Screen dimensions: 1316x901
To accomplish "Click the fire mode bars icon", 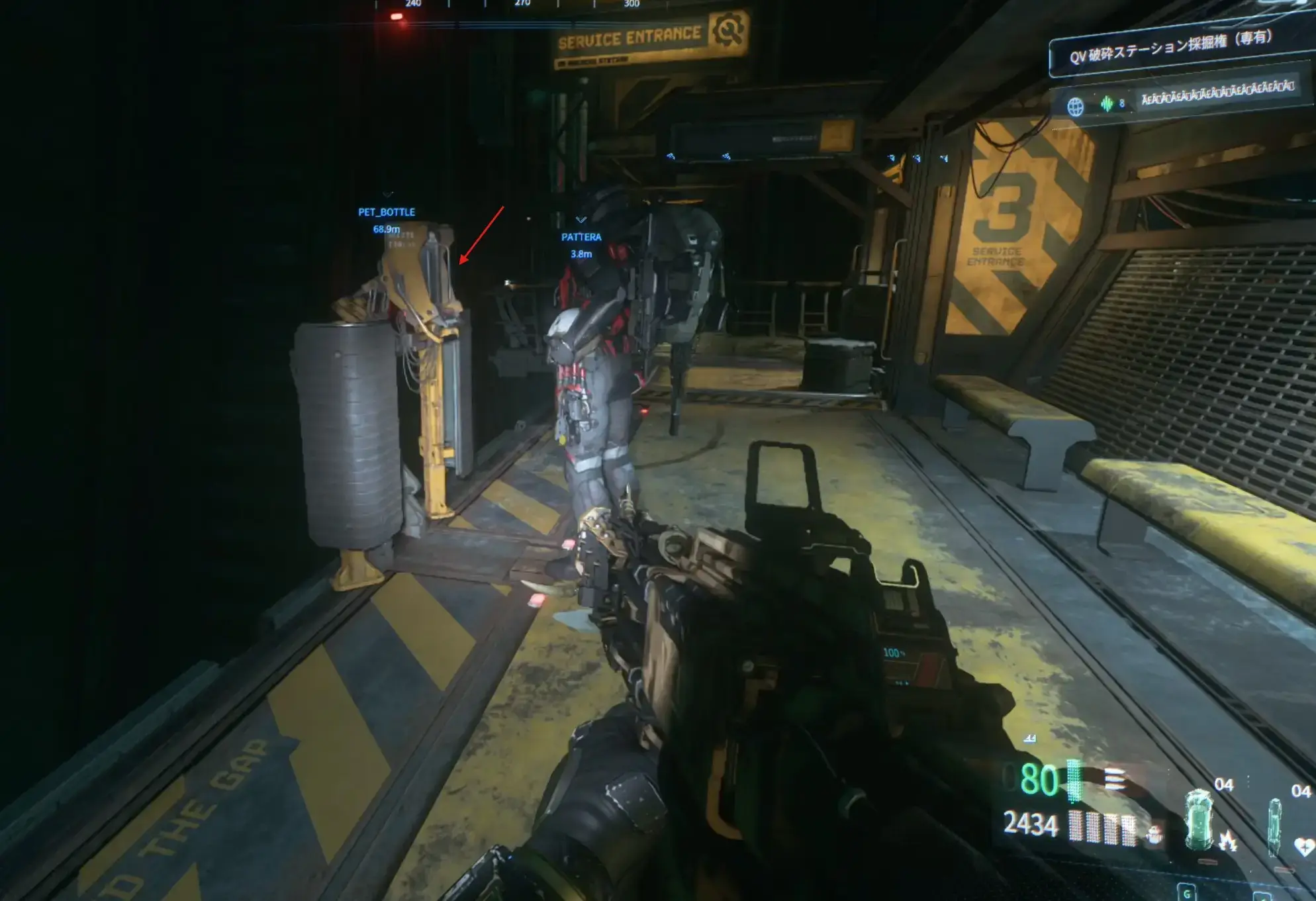I will point(1115,779).
